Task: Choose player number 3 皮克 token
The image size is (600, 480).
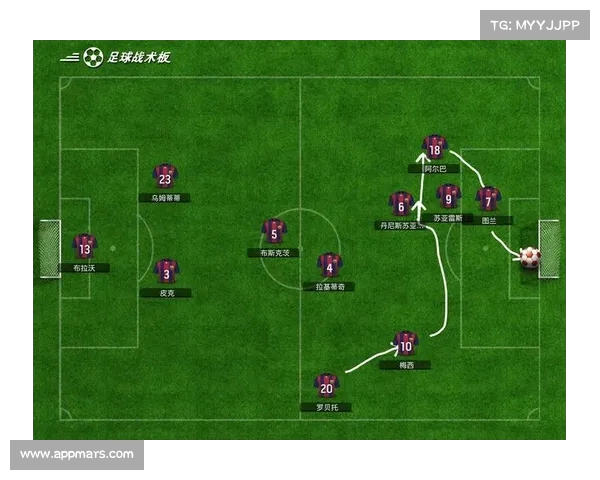Action: [167, 271]
